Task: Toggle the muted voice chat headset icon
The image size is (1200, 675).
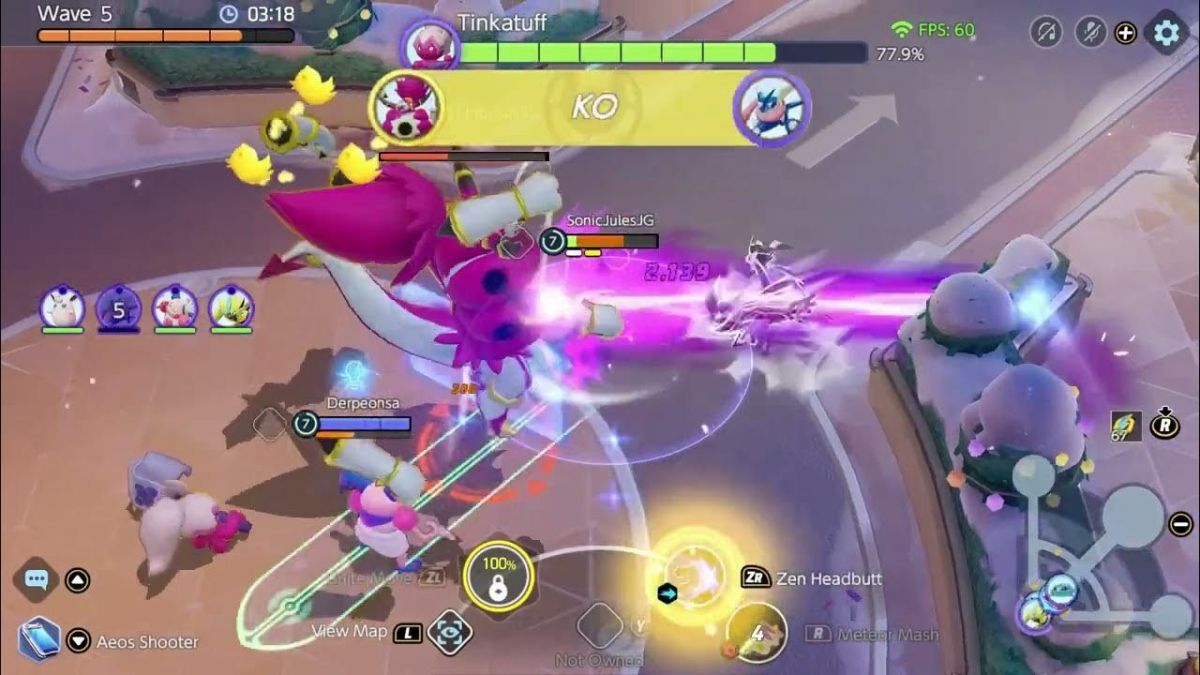Action: tap(1046, 32)
